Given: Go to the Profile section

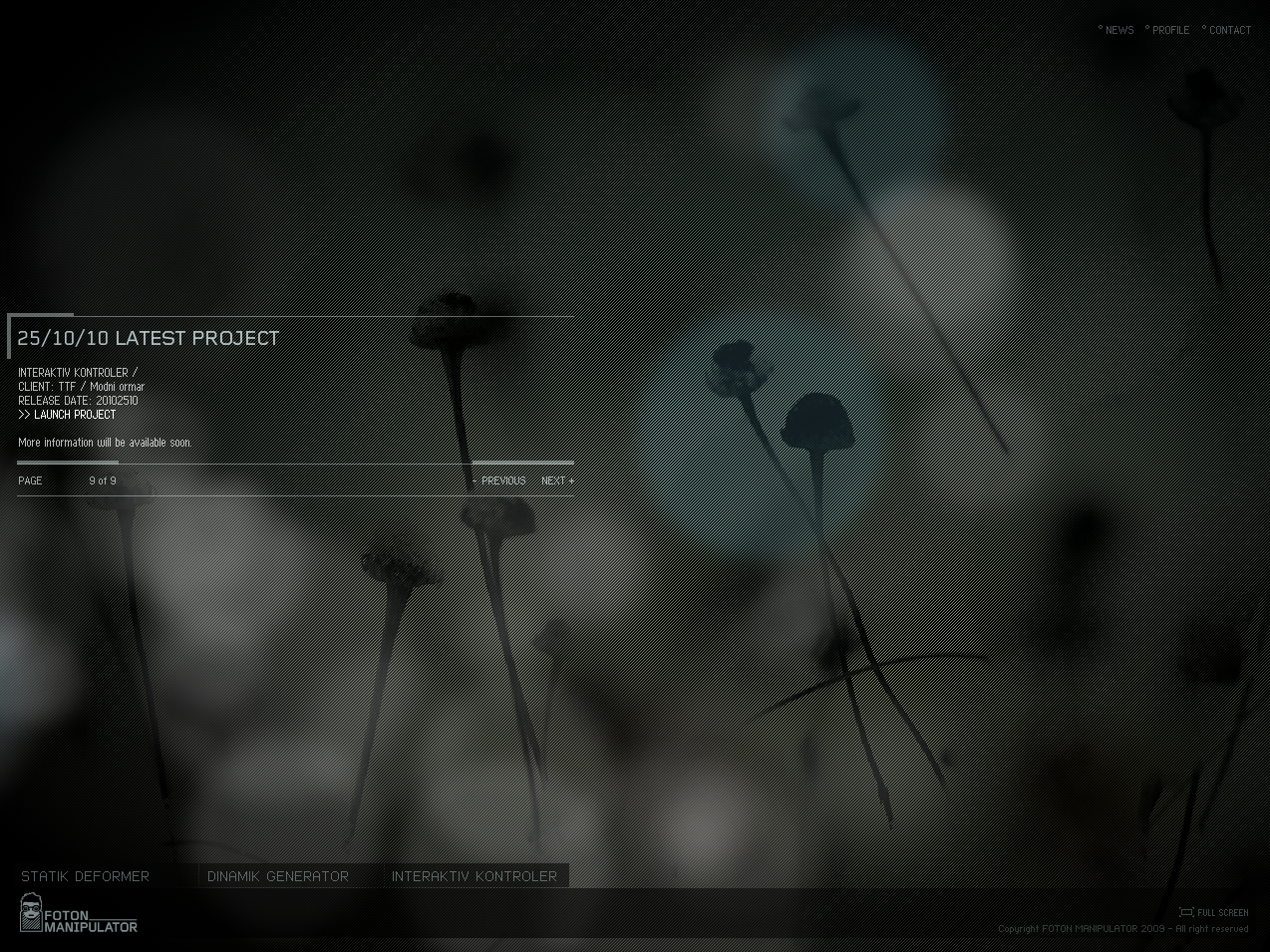Looking at the screenshot, I should (1170, 30).
